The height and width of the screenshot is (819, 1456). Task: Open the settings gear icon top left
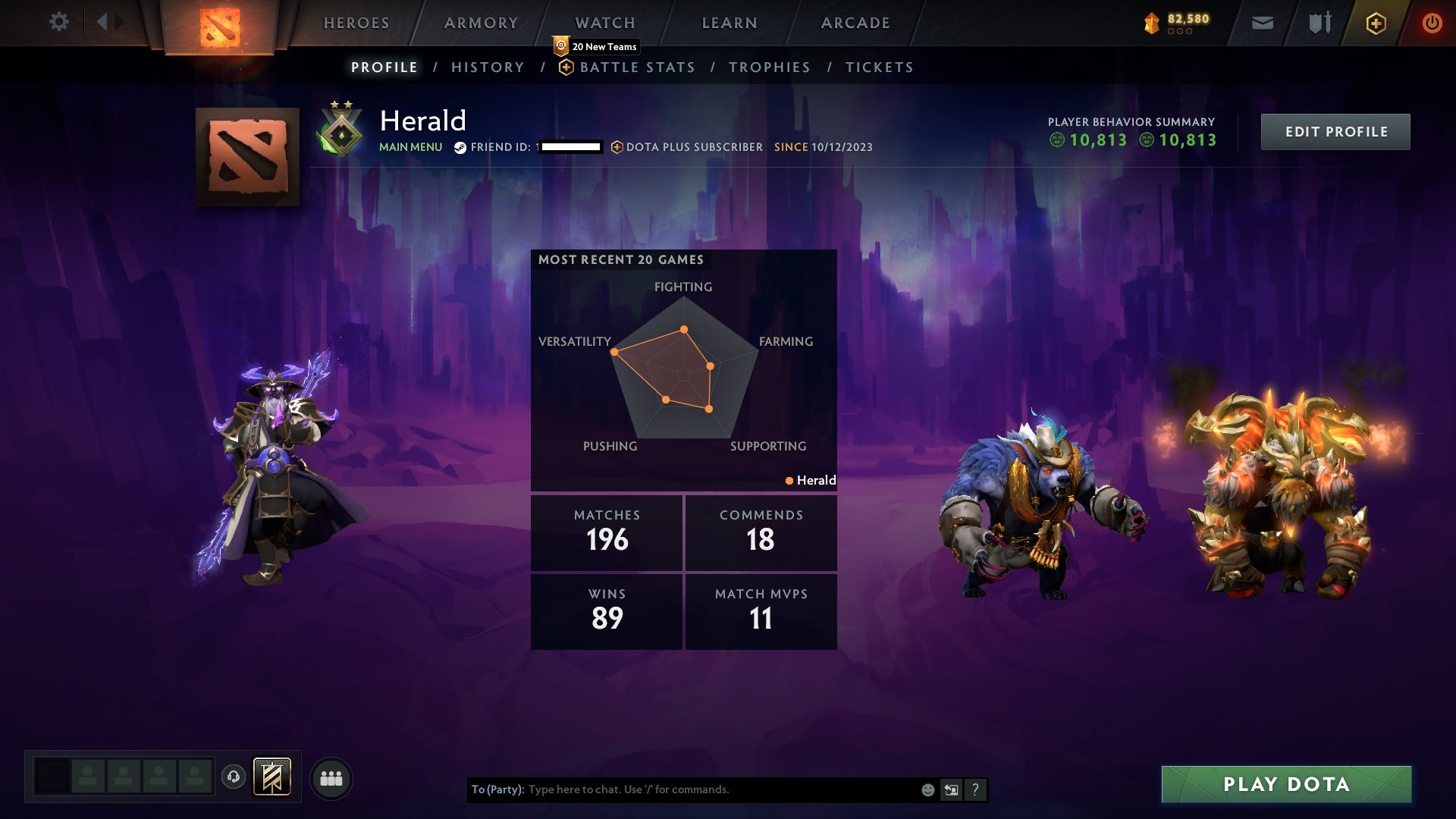[59, 22]
